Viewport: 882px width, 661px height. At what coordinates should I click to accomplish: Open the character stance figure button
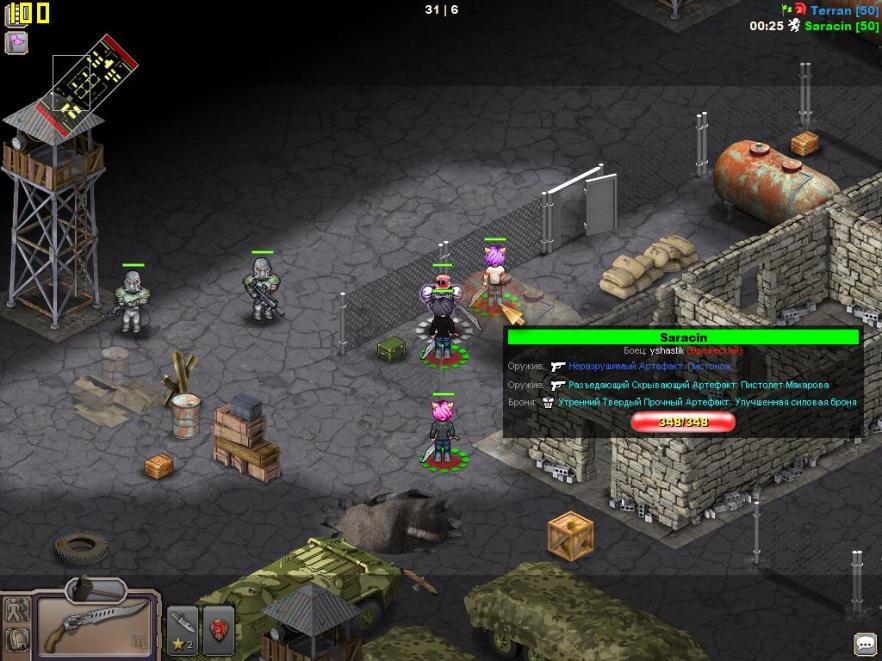click(x=16, y=608)
